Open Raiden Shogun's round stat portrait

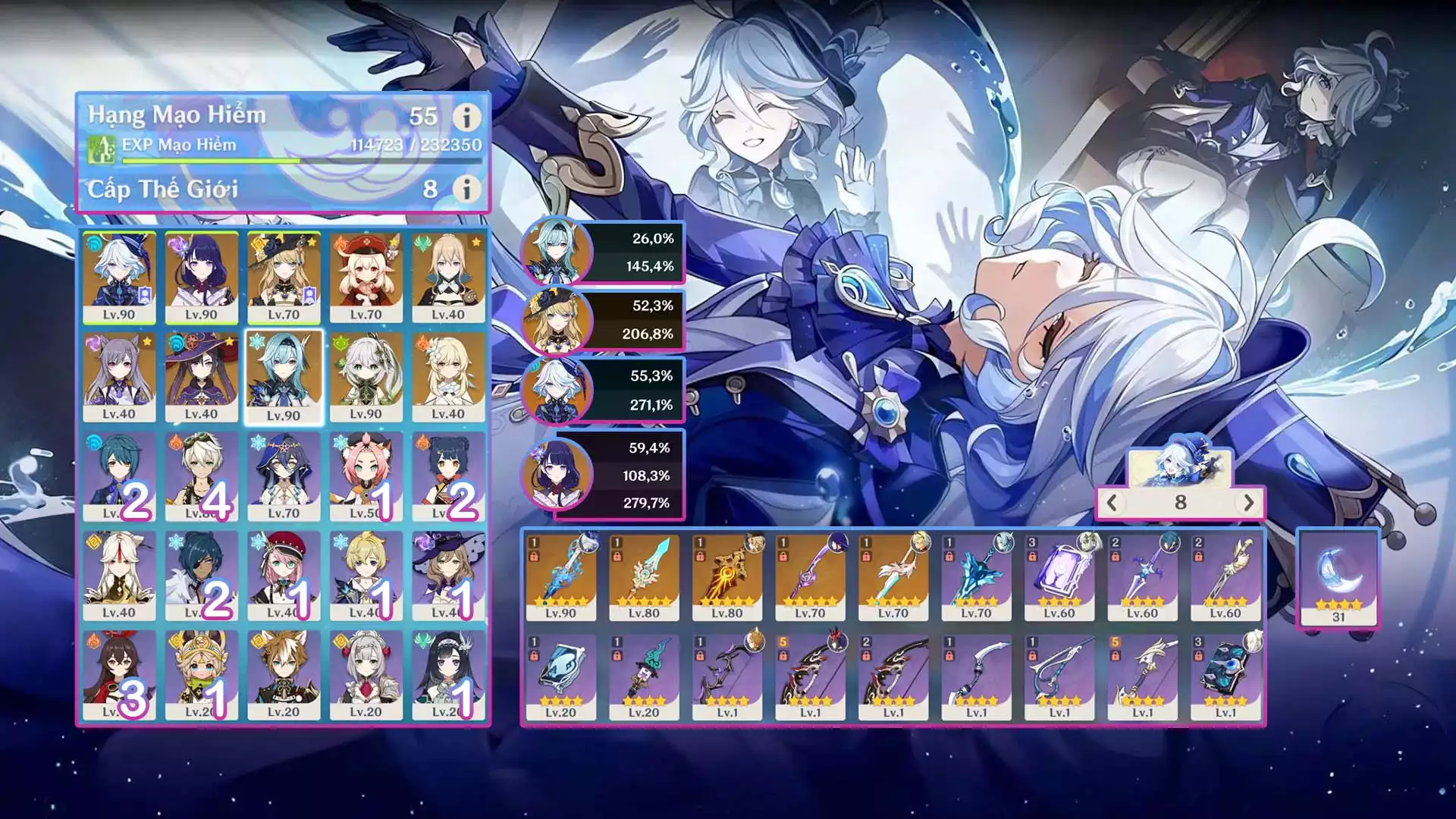tap(557, 475)
